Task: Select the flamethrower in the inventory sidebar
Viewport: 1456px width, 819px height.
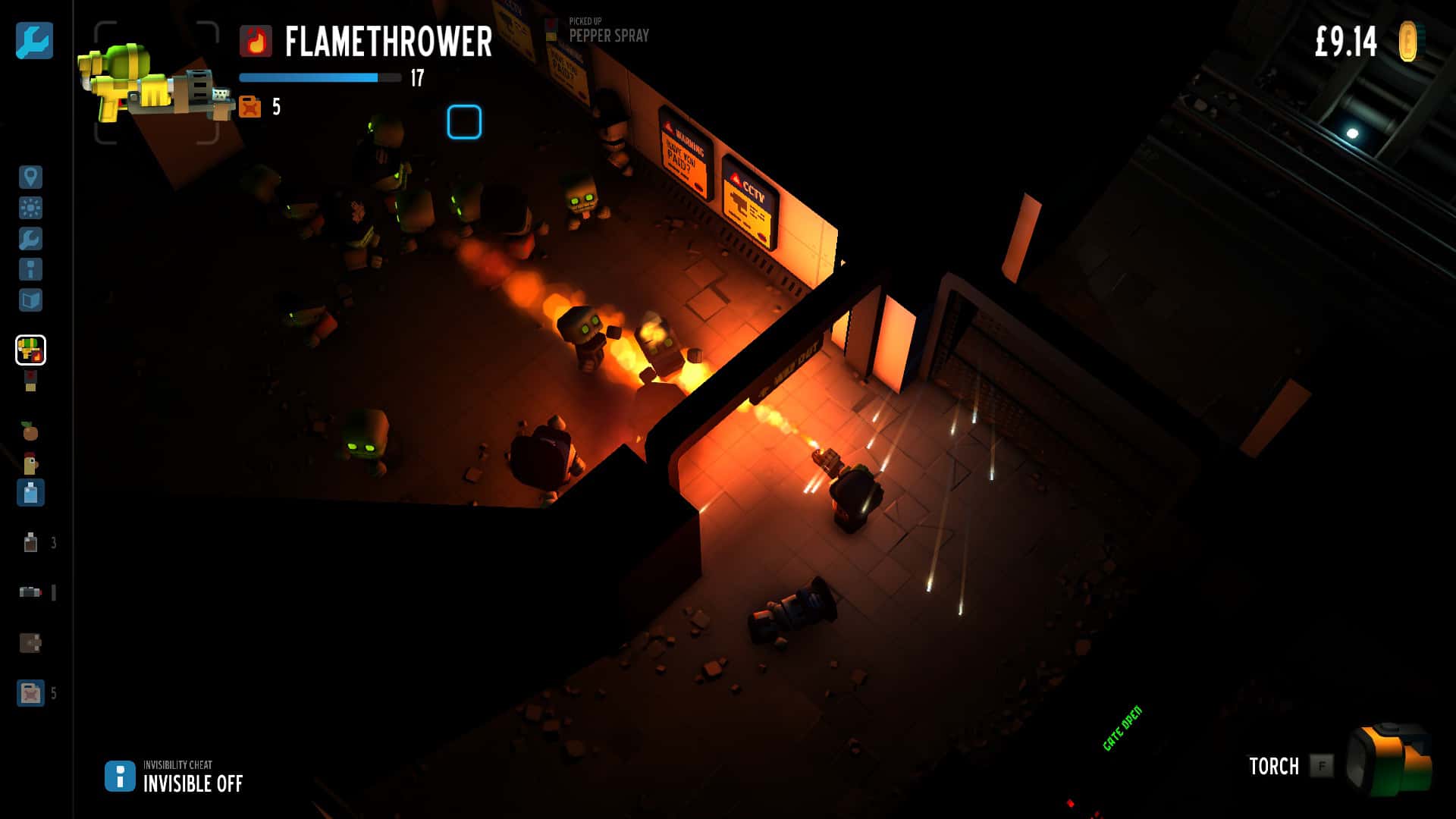Action: [x=30, y=350]
